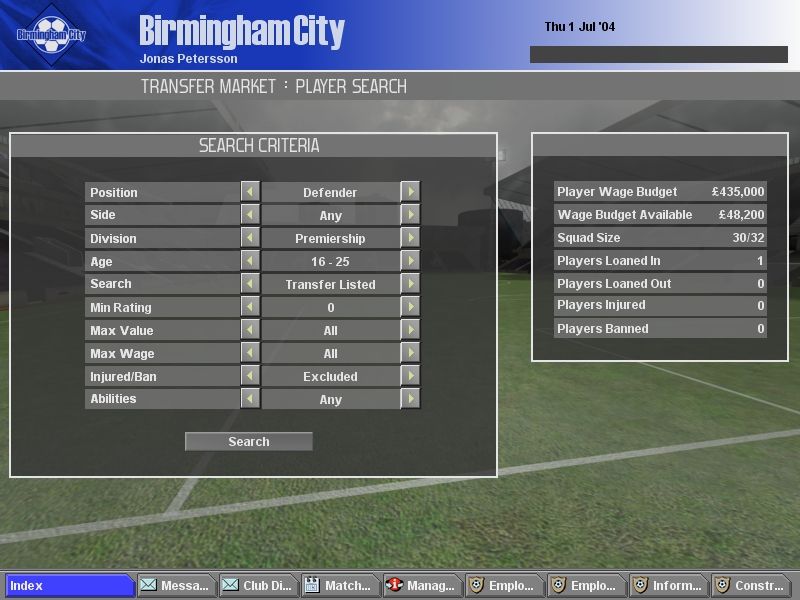Change Search type using its left arrow
The width and height of the screenshot is (800, 600).
[x=250, y=284]
